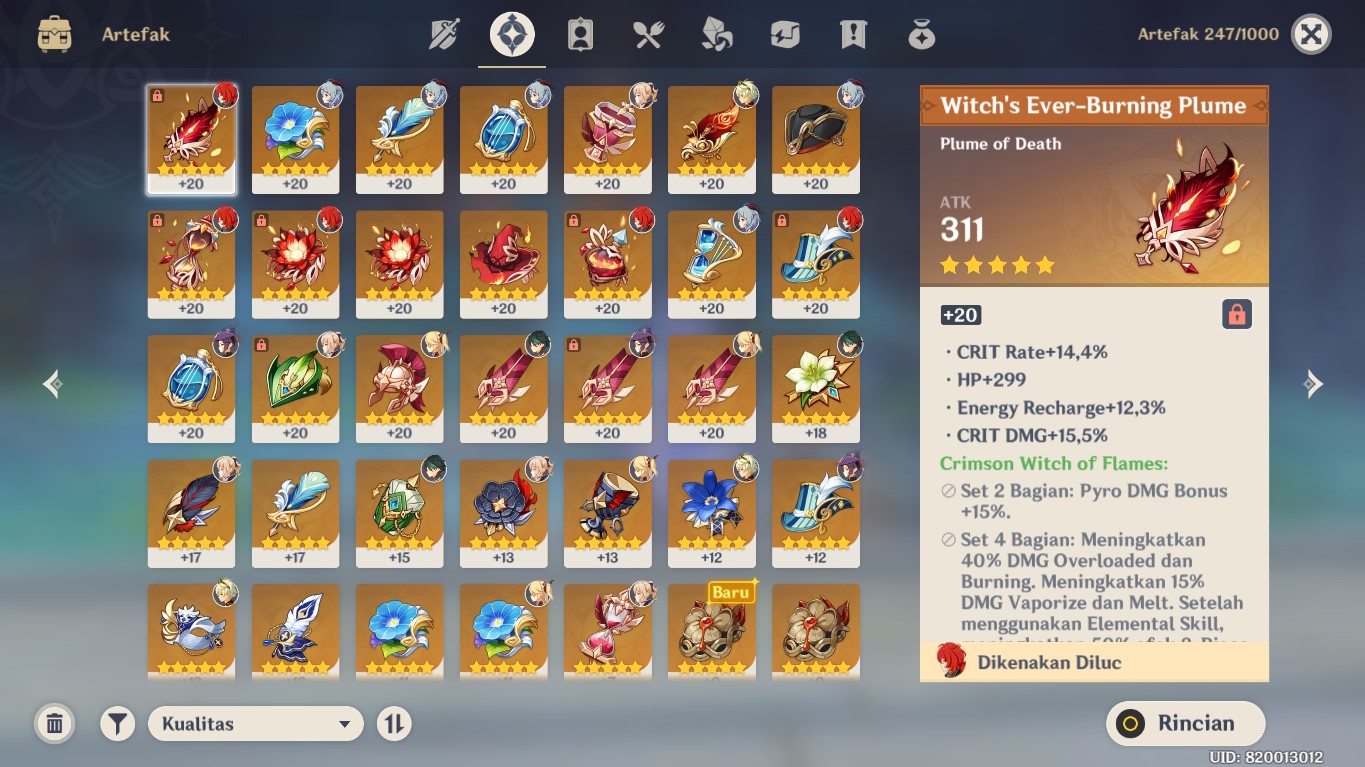The height and width of the screenshot is (767, 1365).
Task: Select the artifact marked Baru
Action: tap(711, 628)
